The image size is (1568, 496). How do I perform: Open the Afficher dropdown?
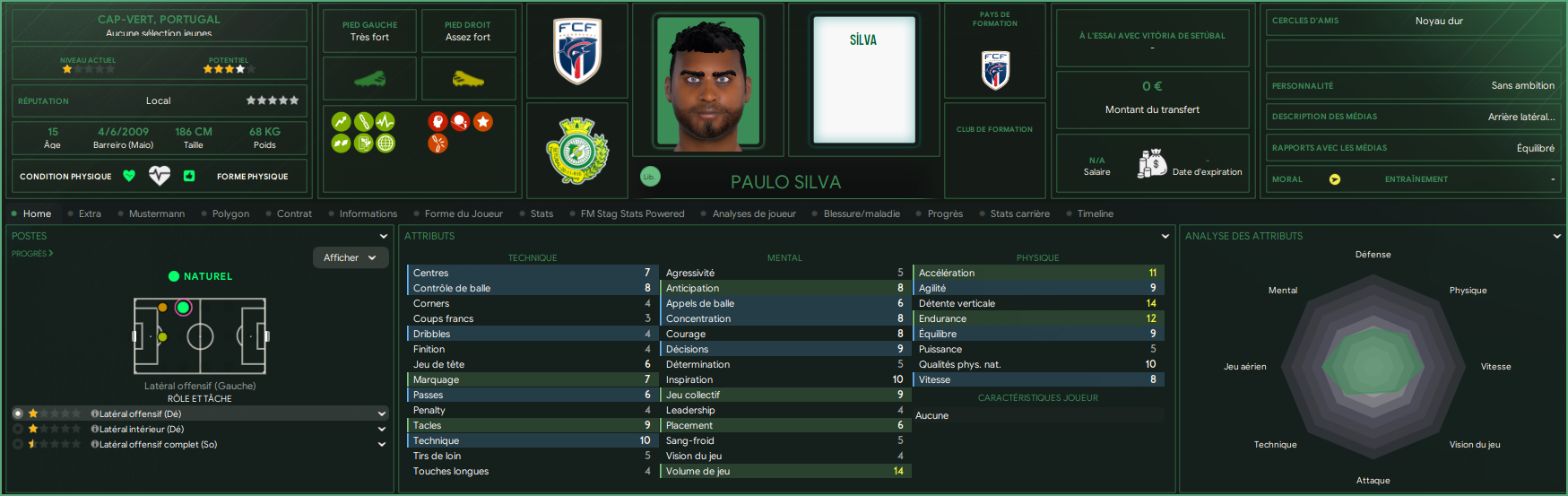[350, 257]
